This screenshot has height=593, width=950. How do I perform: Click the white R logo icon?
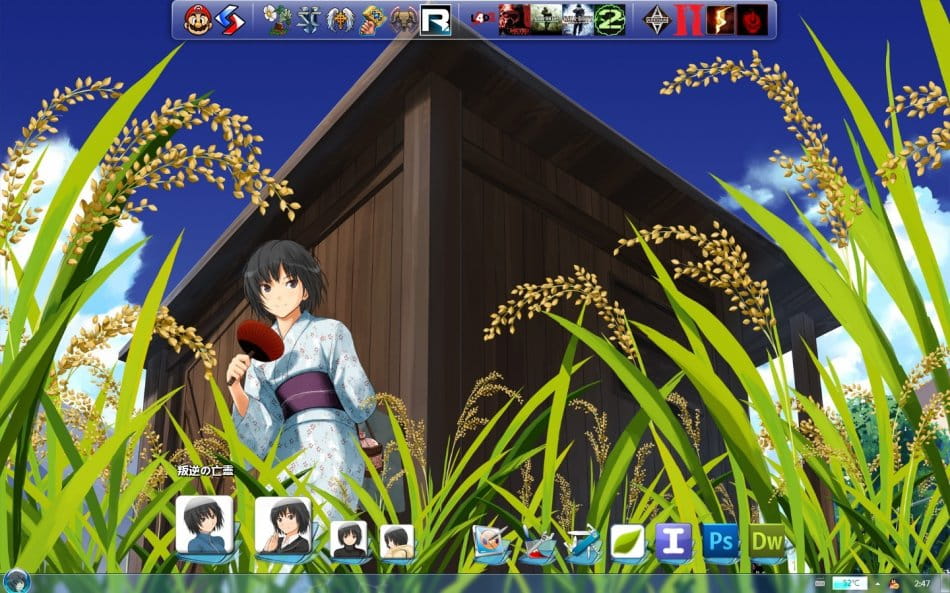coord(435,19)
